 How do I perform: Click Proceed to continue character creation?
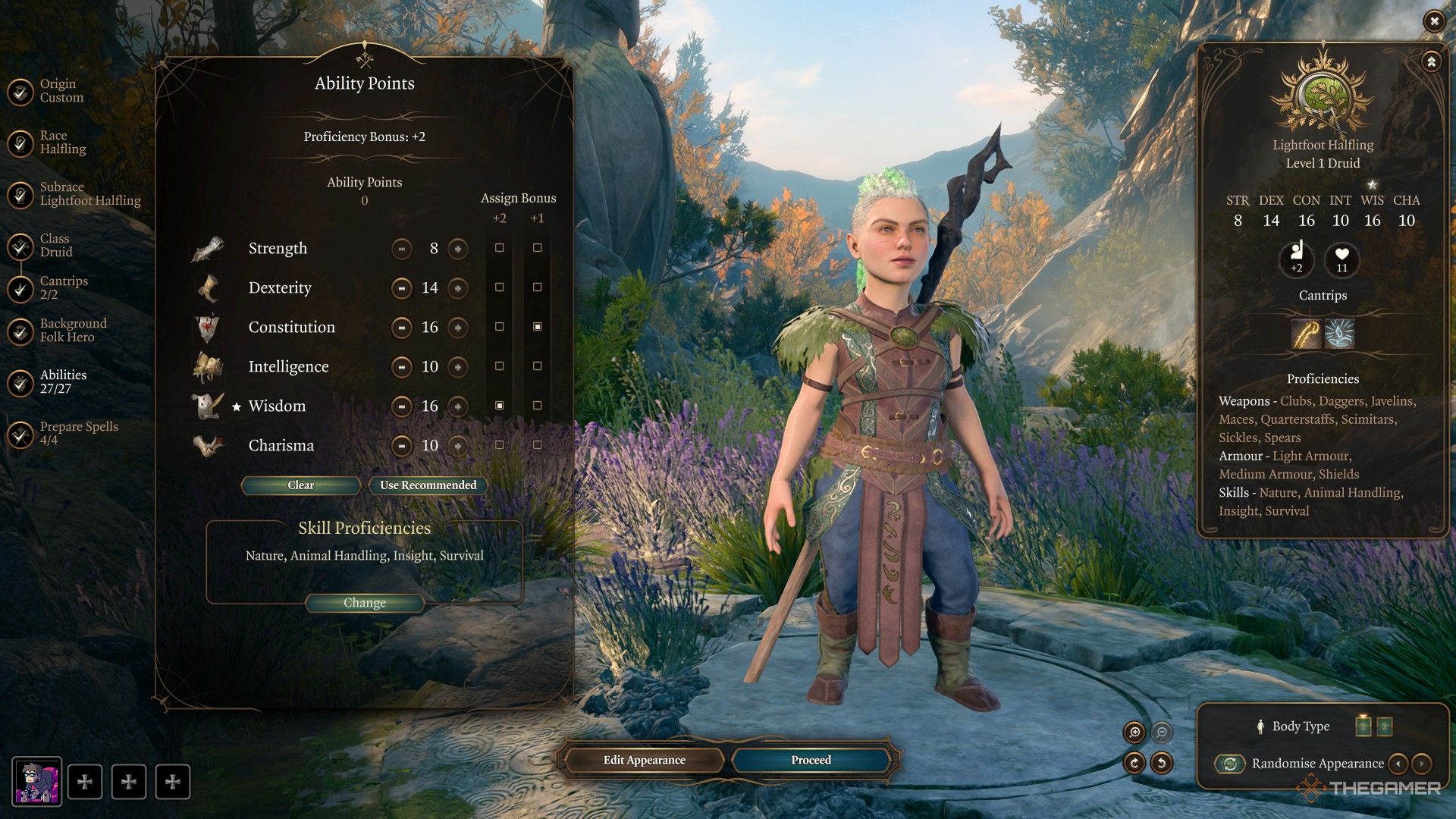coord(810,759)
